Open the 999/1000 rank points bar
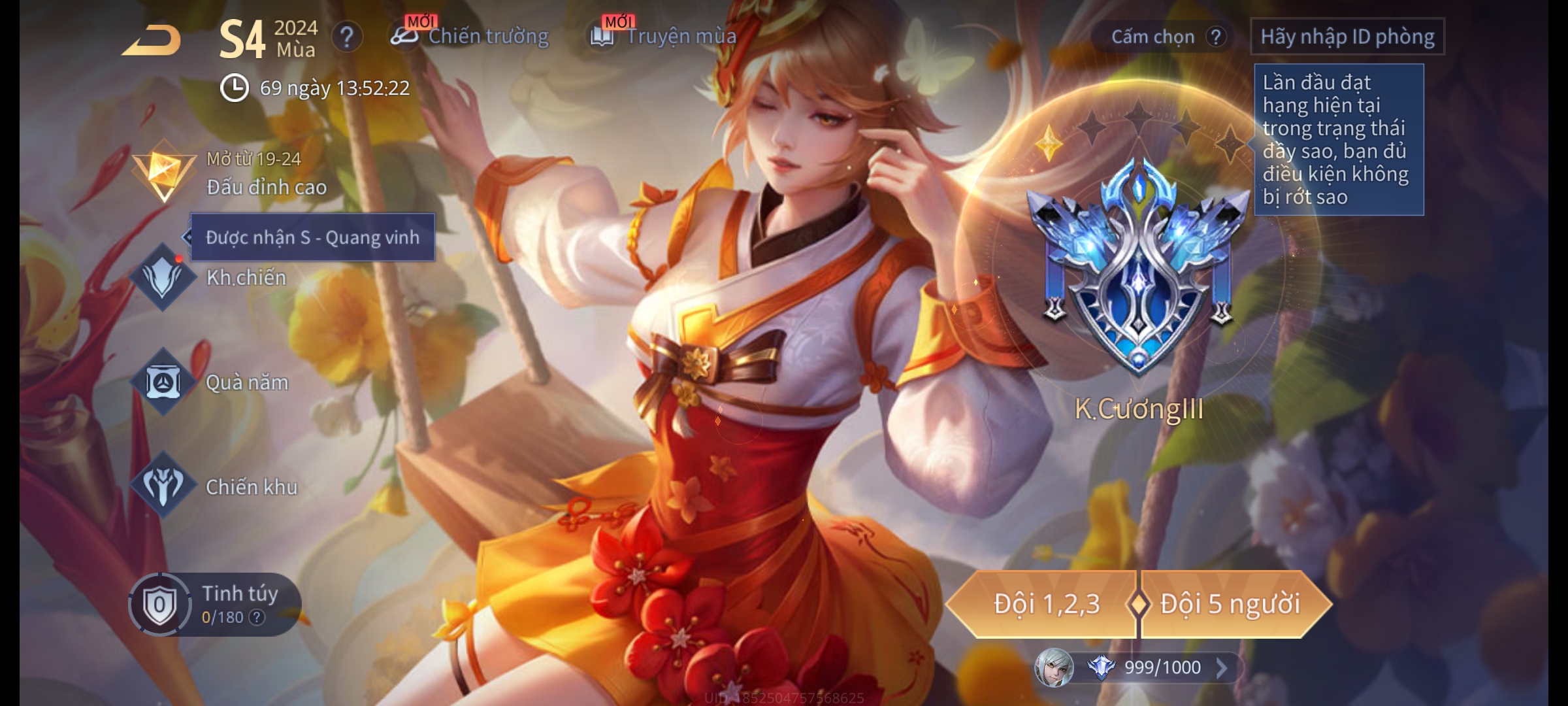Screen dimensions: 1568x706 (1150, 667)
